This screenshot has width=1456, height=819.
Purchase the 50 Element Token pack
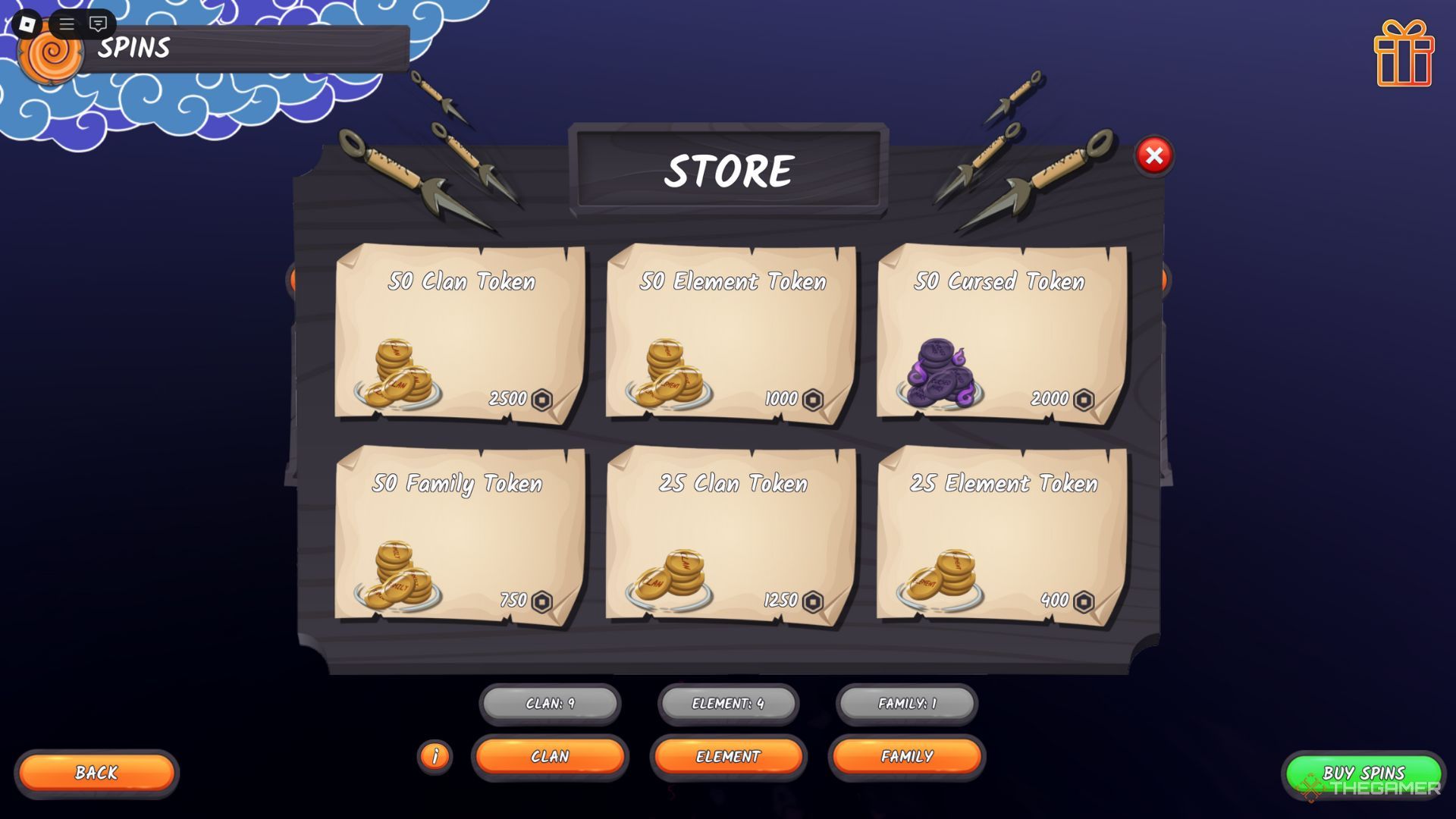[731, 333]
